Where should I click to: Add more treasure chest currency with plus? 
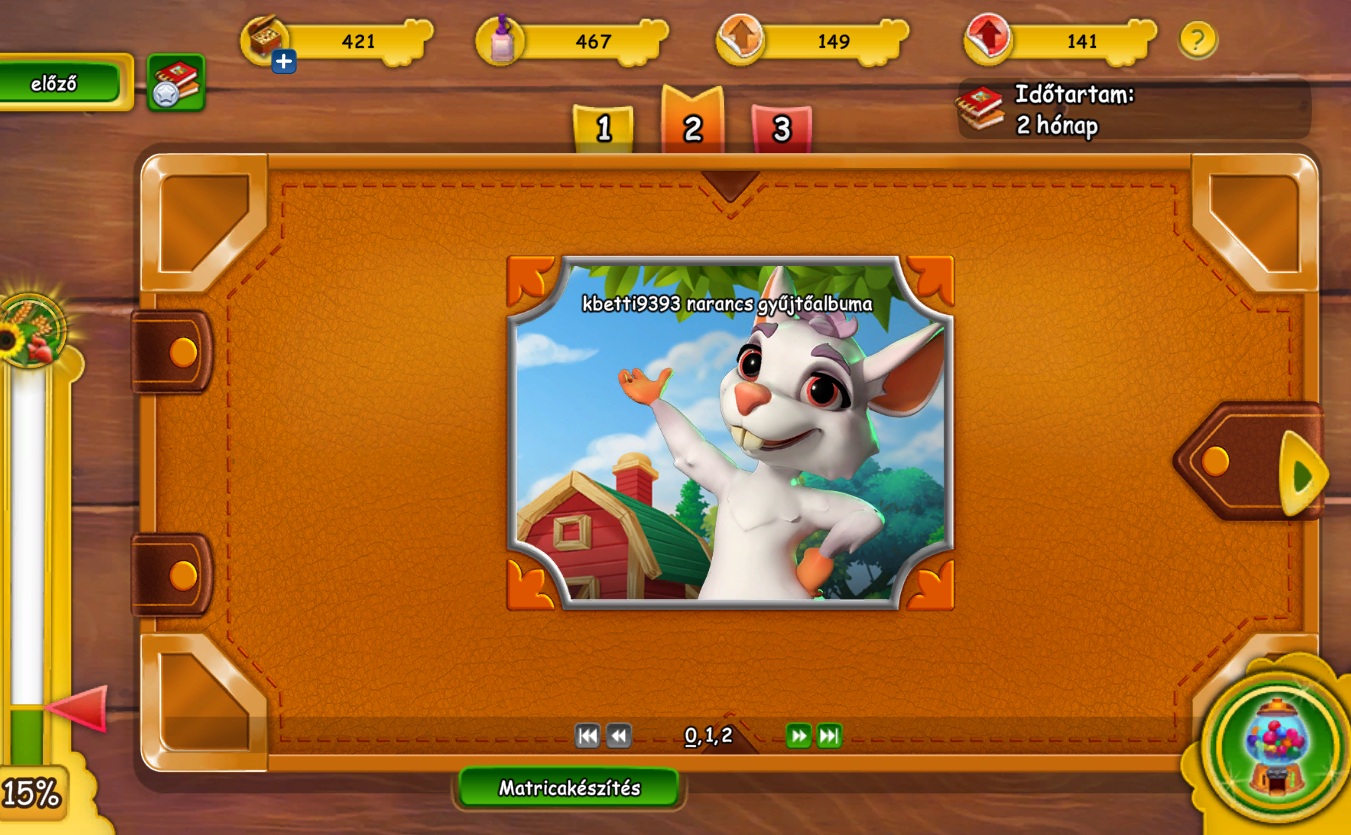tap(284, 62)
